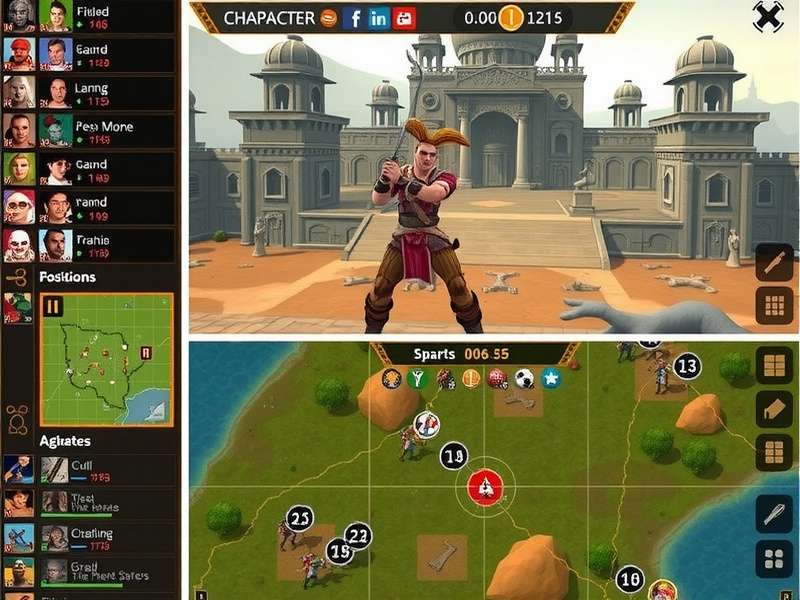Click the red social icon beside LinkedIn
Image resolution: width=800 pixels, height=600 pixels.
404,18
